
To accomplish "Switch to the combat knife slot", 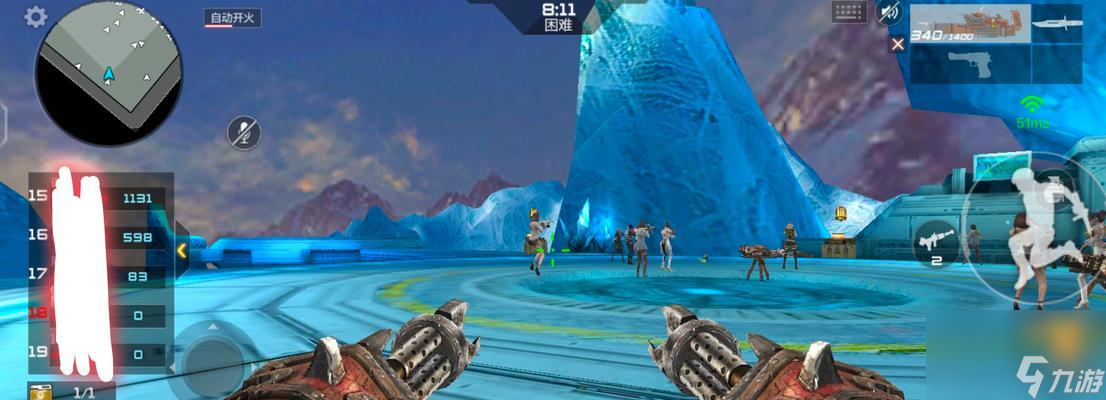I will click(x=1059, y=22).
